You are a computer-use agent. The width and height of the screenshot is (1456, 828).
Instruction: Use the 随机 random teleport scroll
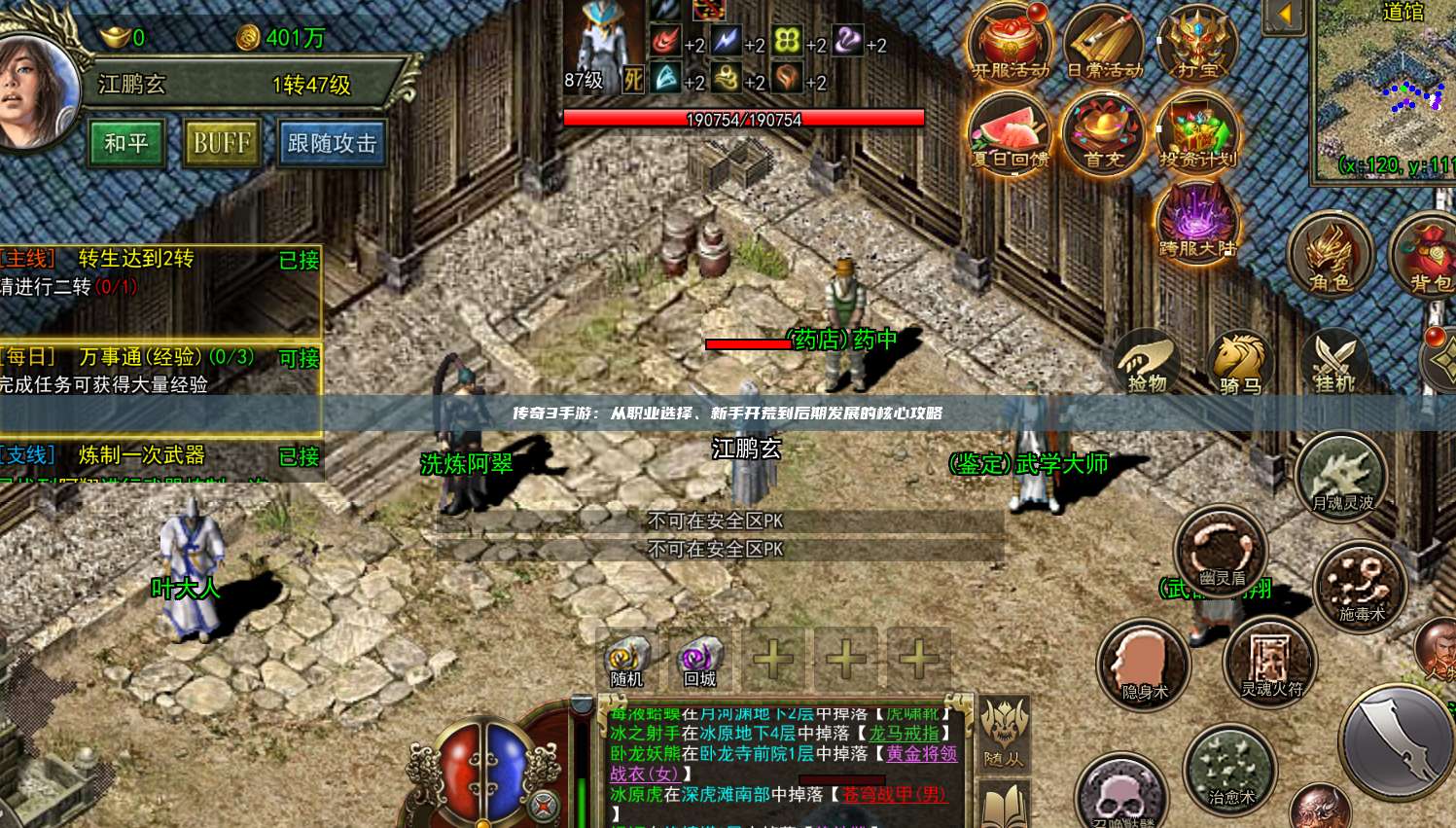pyautogui.click(x=627, y=662)
